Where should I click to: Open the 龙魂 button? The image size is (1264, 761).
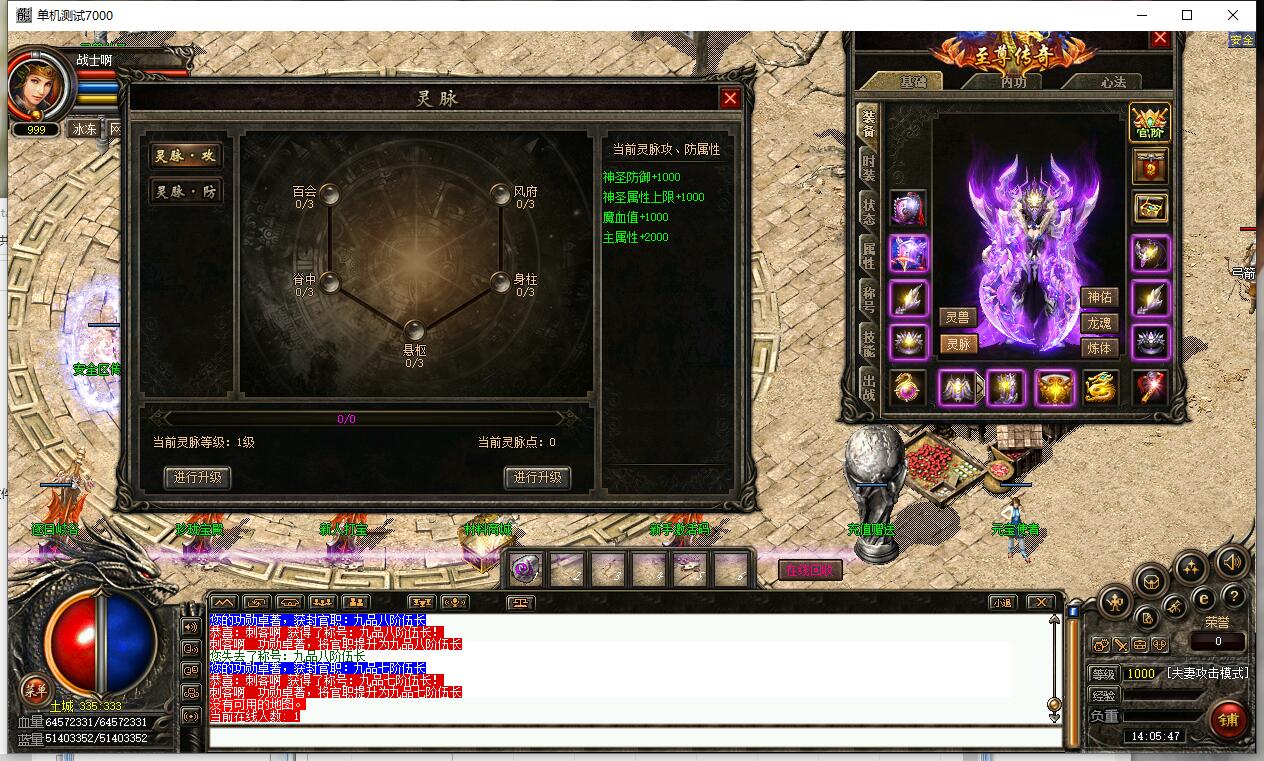pyautogui.click(x=1099, y=323)
